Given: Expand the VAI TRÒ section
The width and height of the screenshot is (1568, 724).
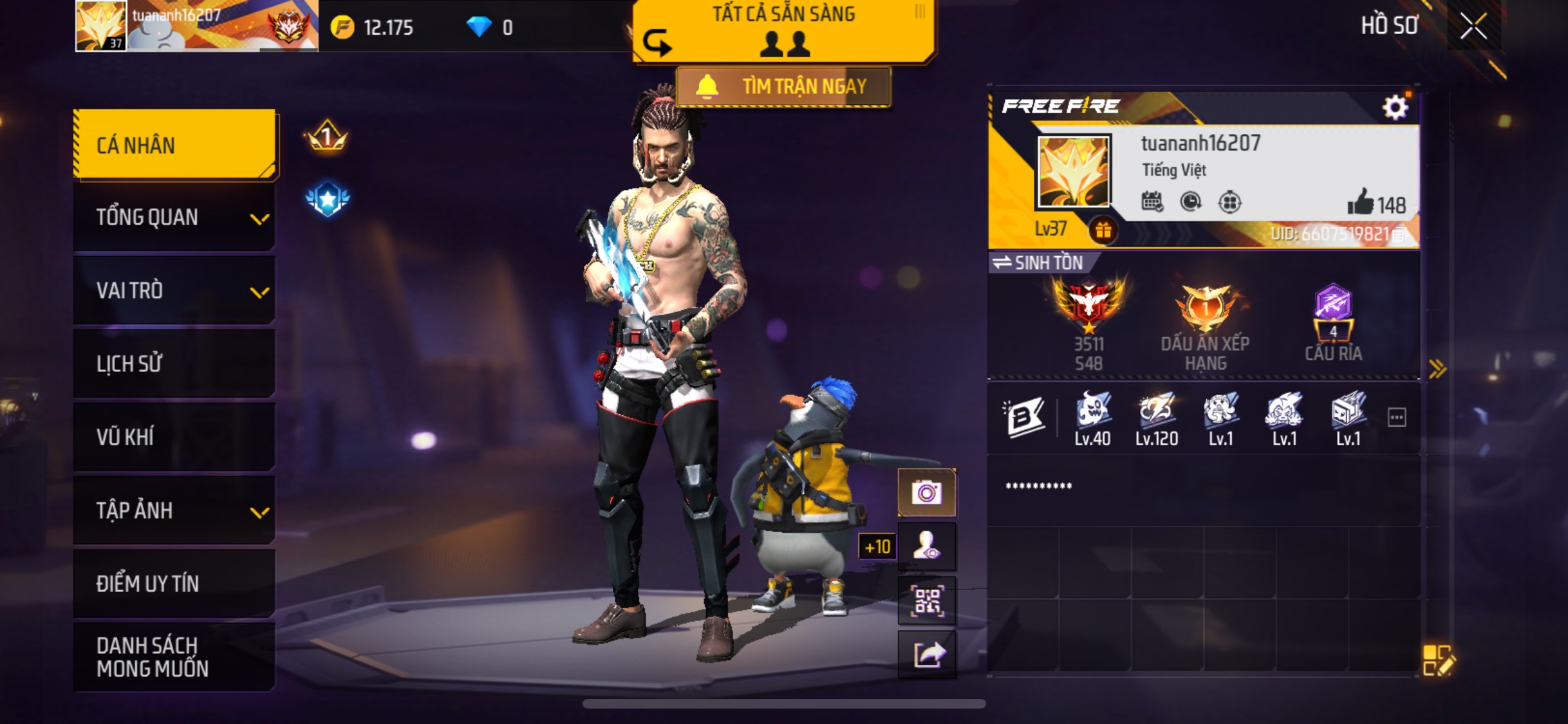Looking at the screenshot, I should (174, 291).
